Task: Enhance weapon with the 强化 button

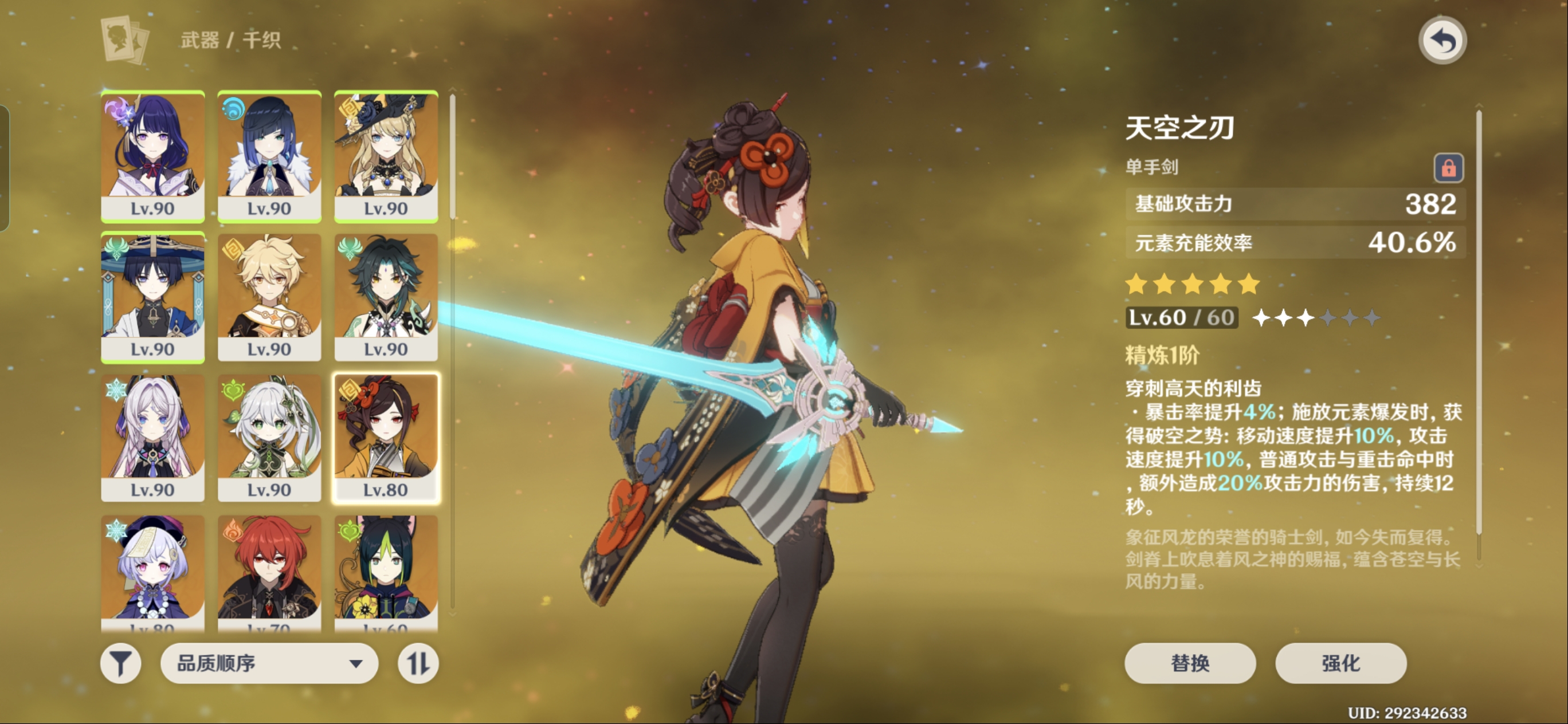Action: (1340, 663)
